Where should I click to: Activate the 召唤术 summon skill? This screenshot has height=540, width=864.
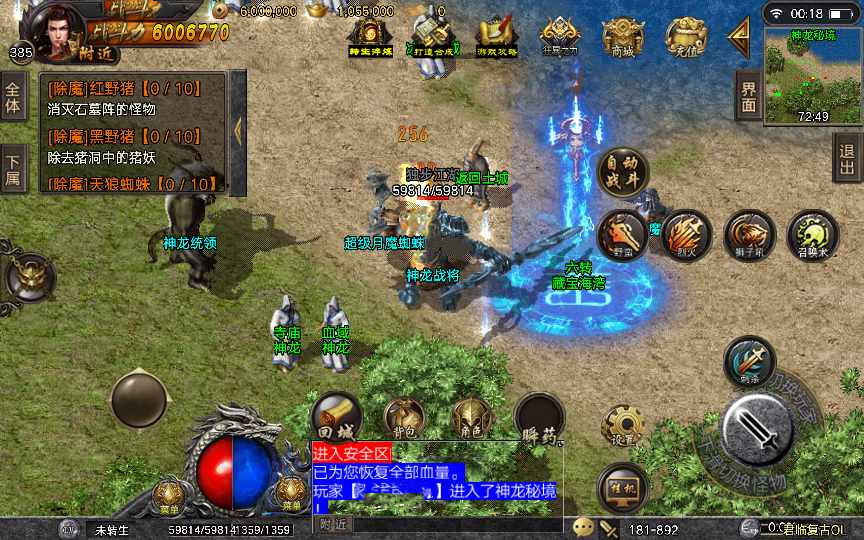click(812, 235)
